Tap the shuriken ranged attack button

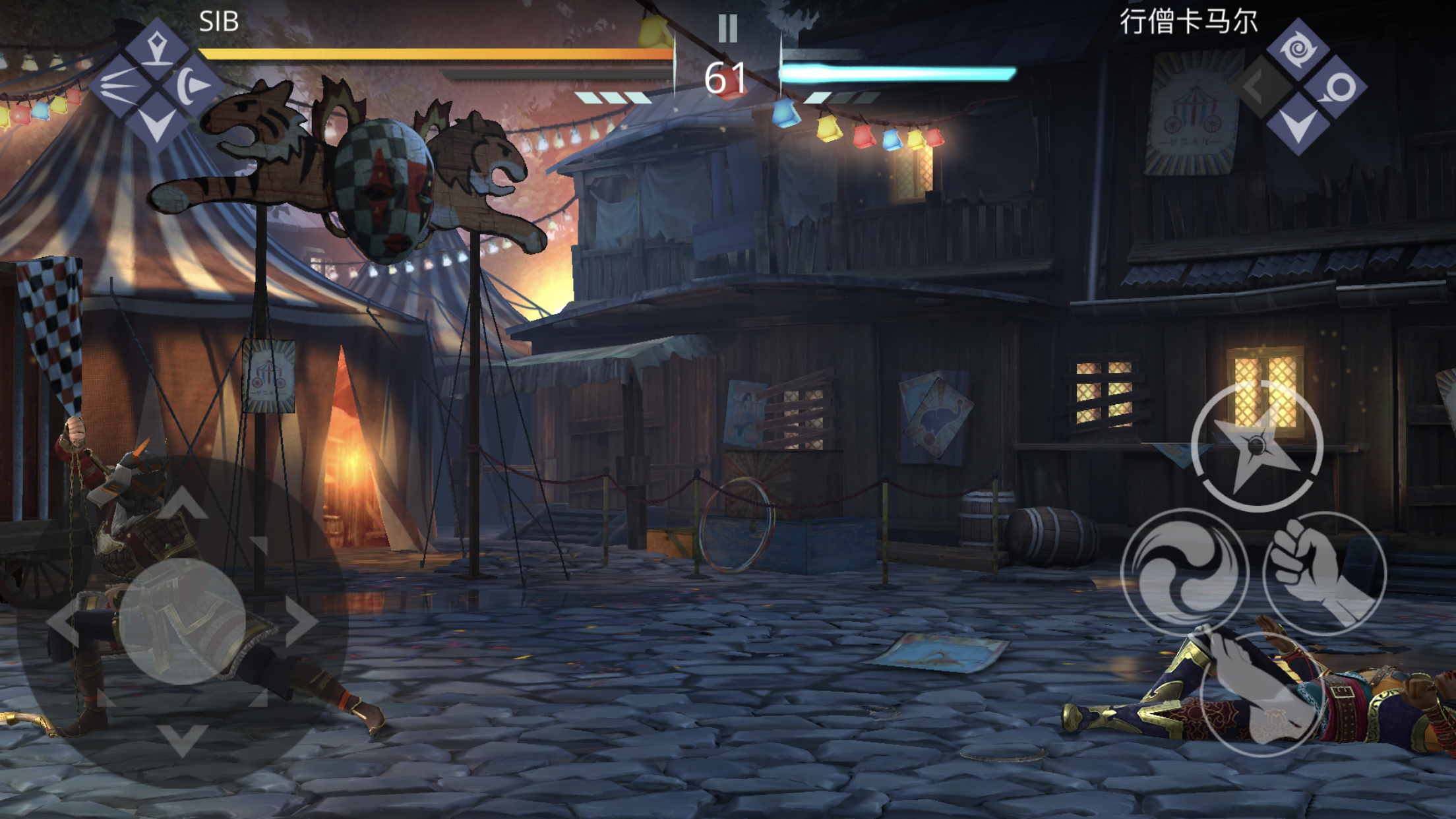tap(1257, 446)
